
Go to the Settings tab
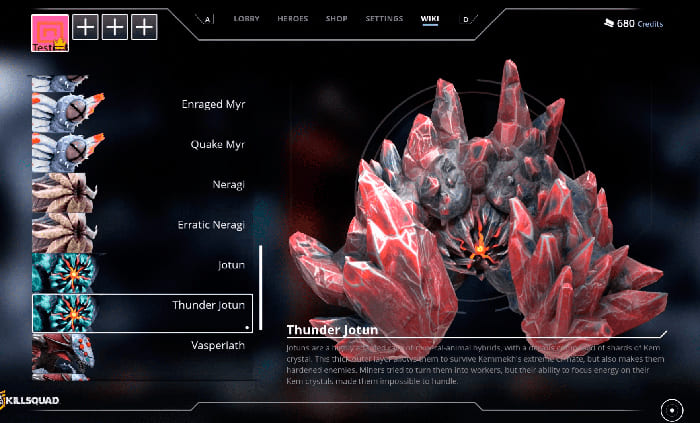384,19
